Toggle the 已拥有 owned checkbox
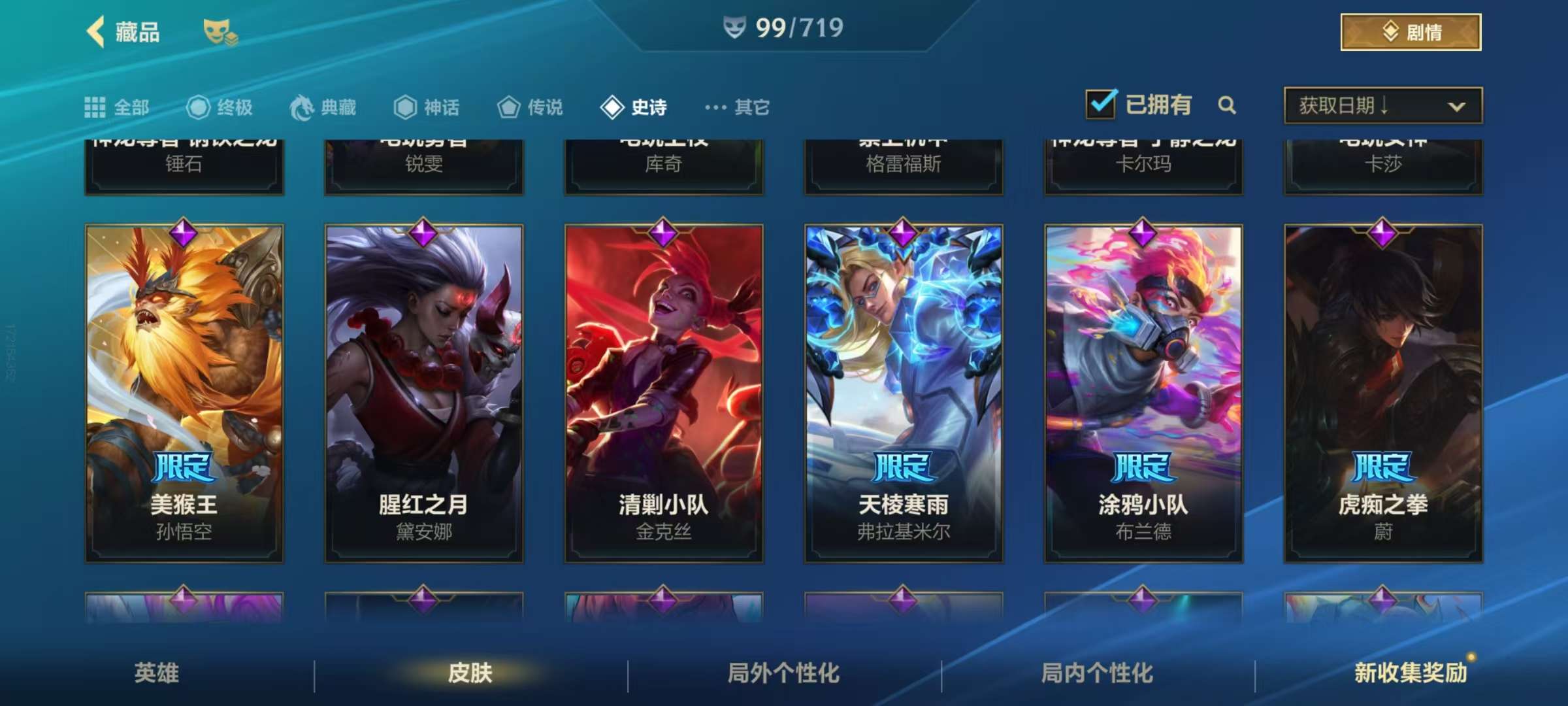 pyautogui.click(x=1101, y=105)
